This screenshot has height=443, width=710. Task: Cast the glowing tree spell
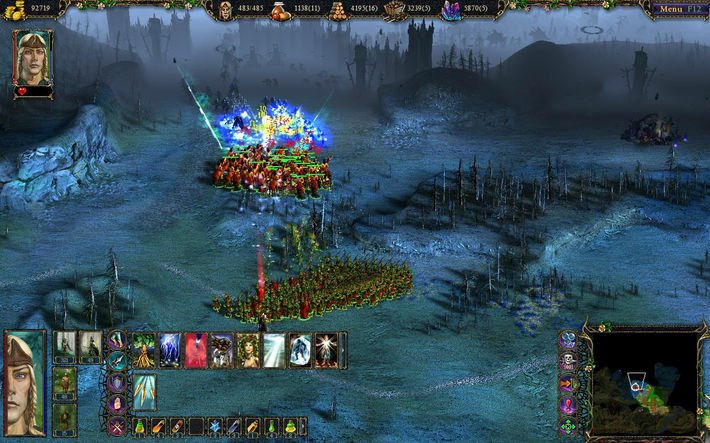[x=145, y=350]
